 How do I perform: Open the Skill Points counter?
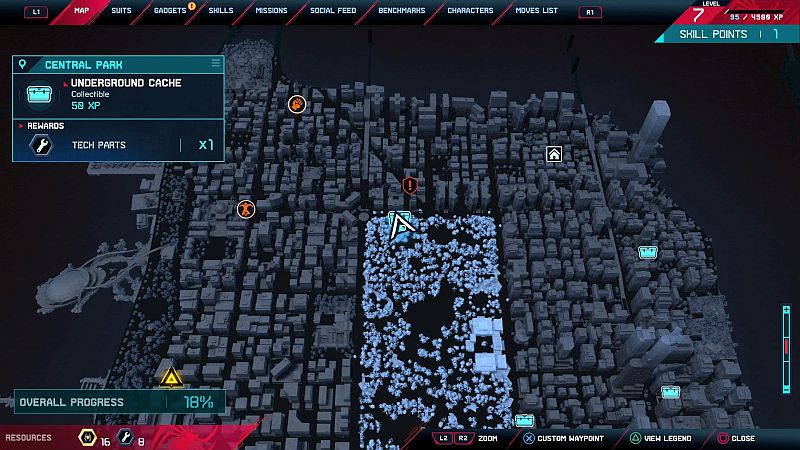tap(727, 34)
